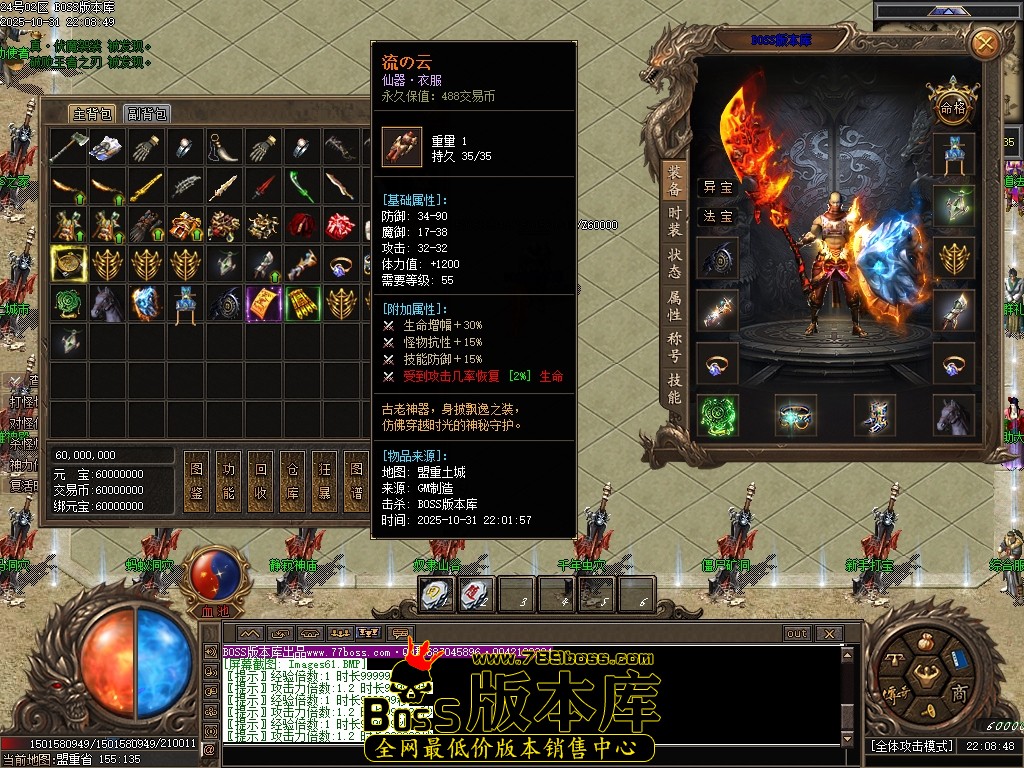Viewport: 1024px width, 768px height.
Task: Select the purple-bordered yellow talisman item
Action: coord(264,303)
